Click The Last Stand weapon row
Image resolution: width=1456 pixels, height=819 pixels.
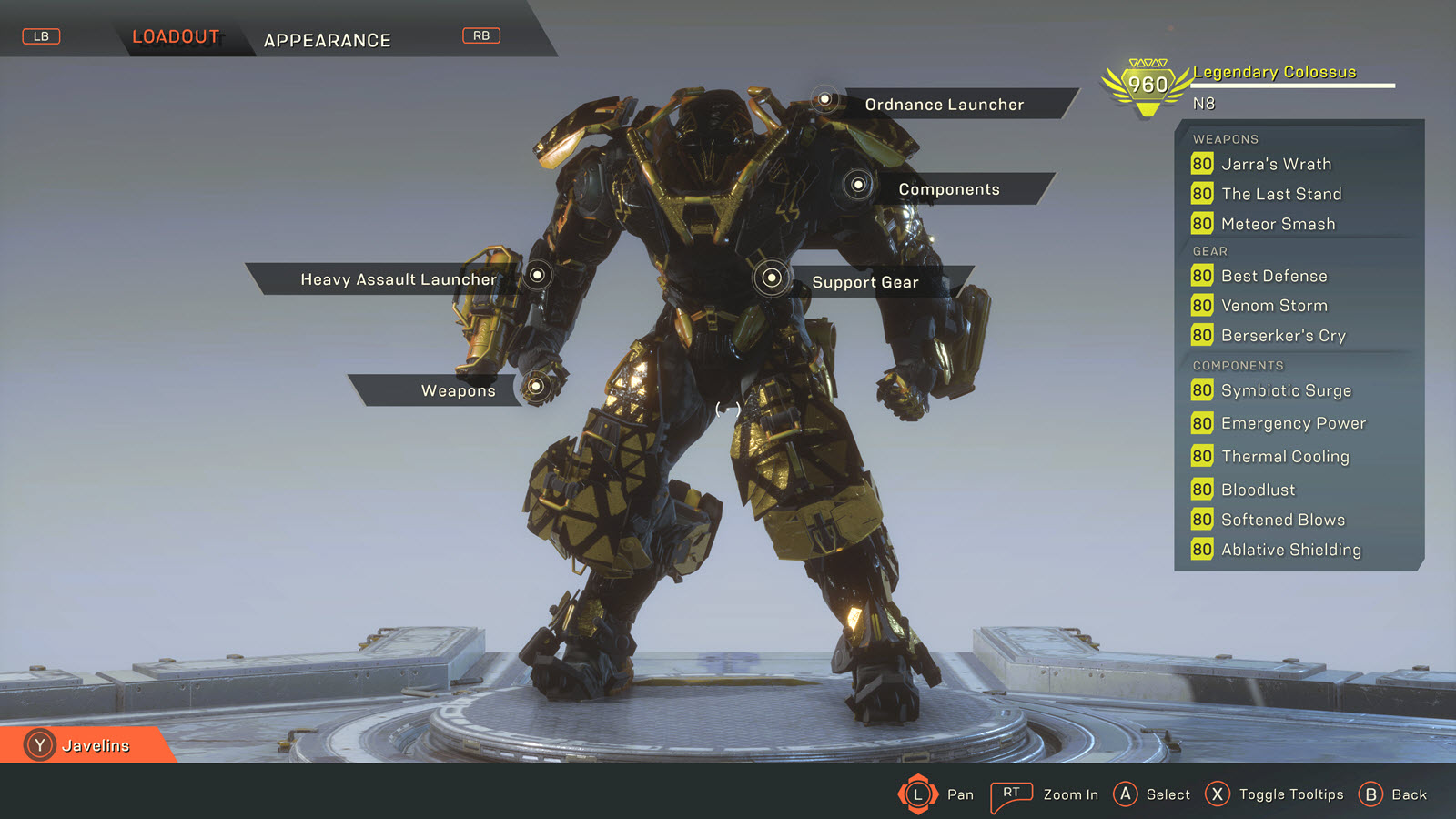coord(1281,194)
